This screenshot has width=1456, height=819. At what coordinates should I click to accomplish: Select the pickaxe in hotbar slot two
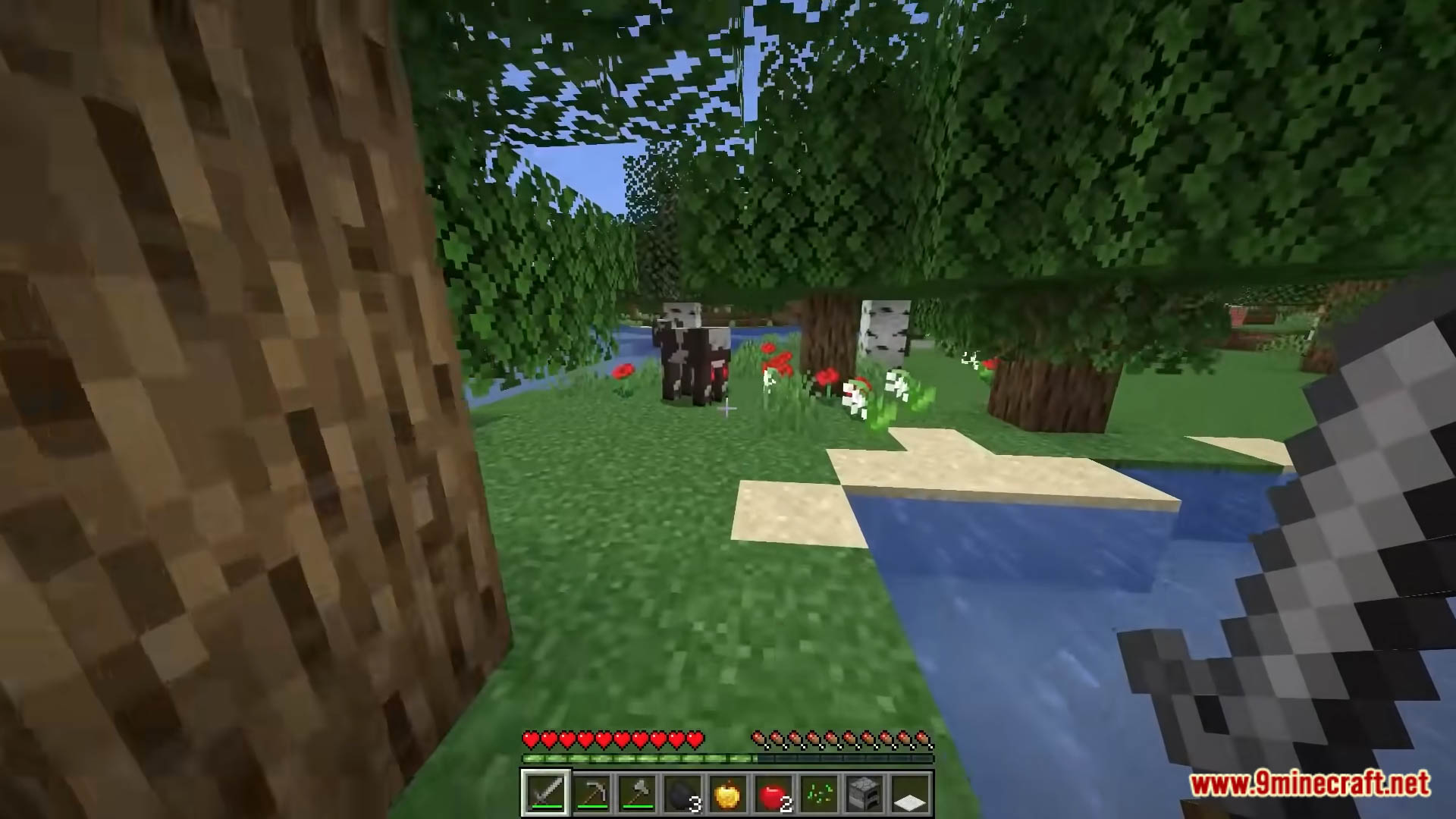tap(591, 791)
